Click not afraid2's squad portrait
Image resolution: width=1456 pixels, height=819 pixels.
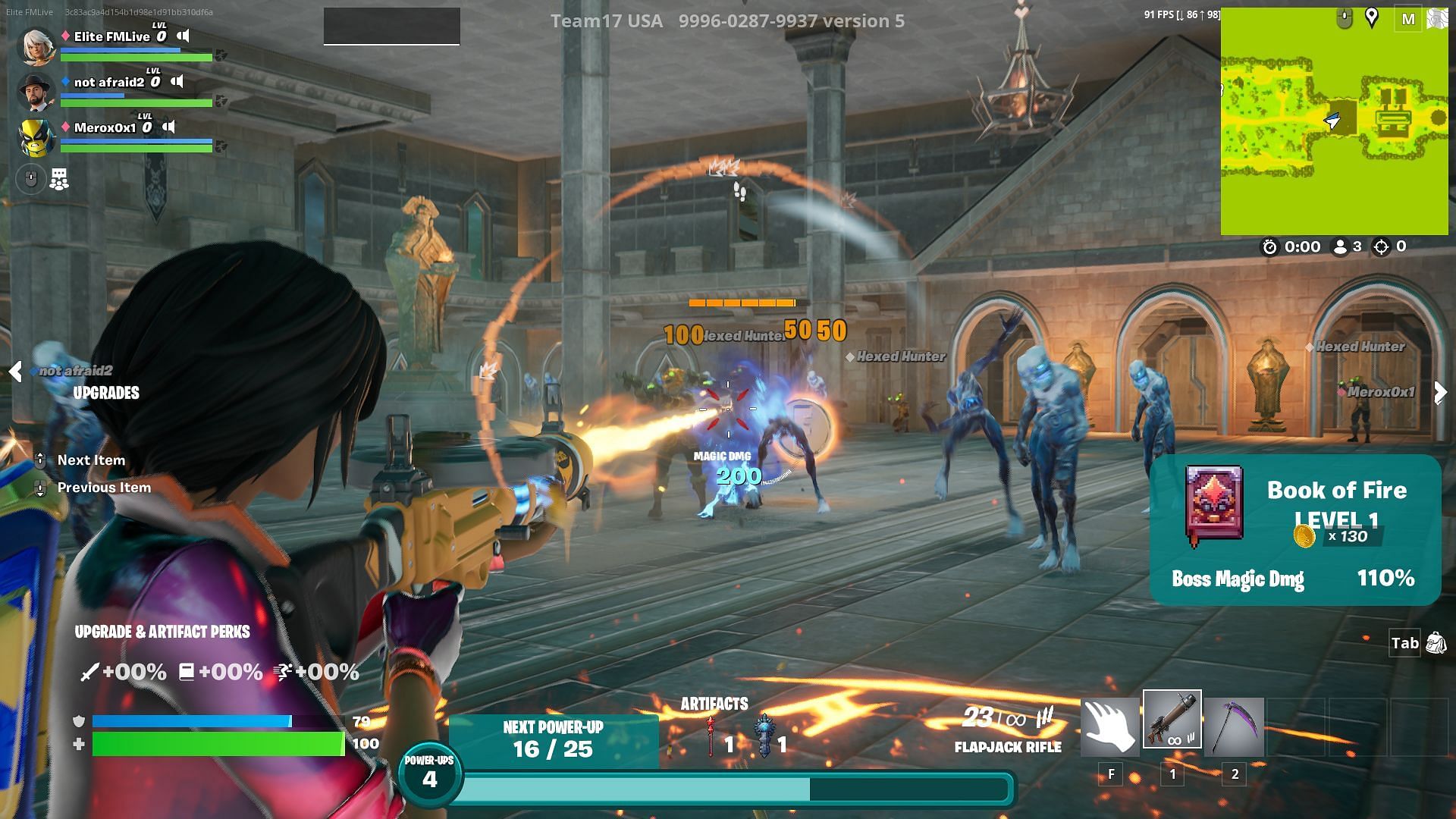tap(36, 92)
